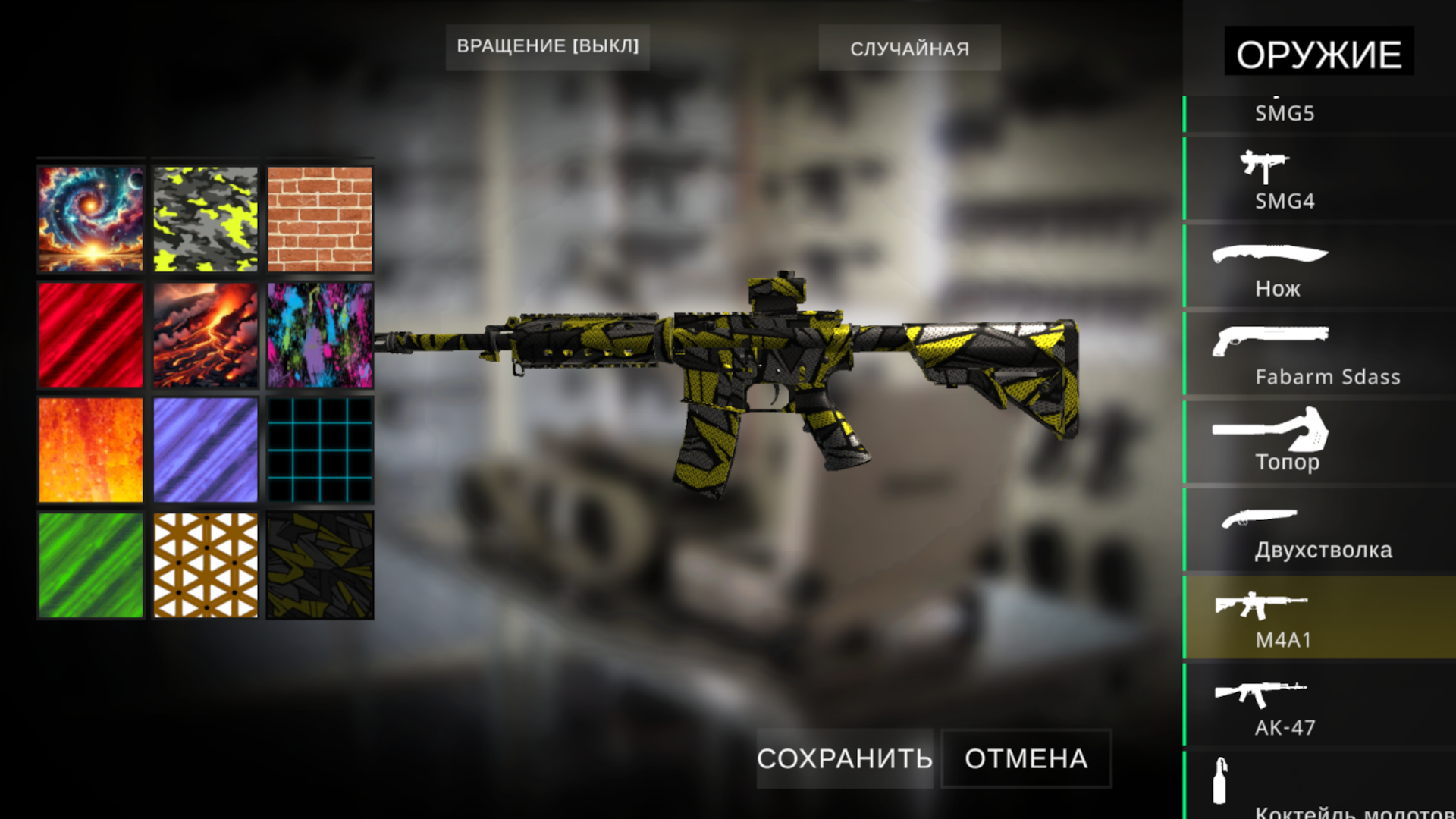Select the neon grid texture

(x=321, y=450)
